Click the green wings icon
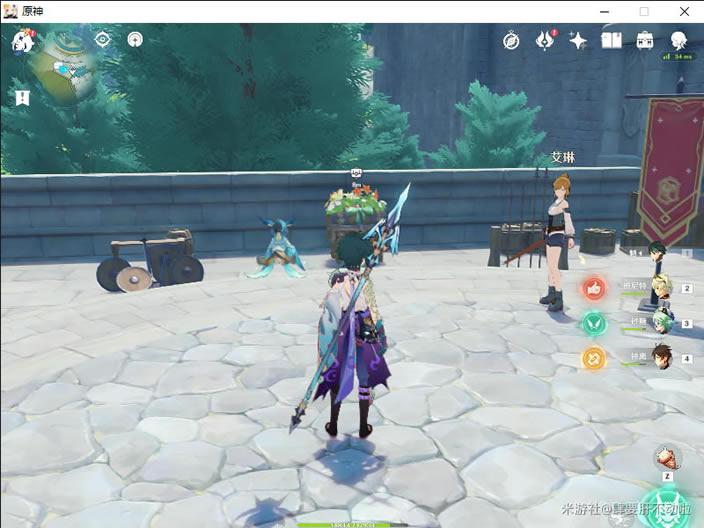 pyautogui.click(x=594, y=323)
